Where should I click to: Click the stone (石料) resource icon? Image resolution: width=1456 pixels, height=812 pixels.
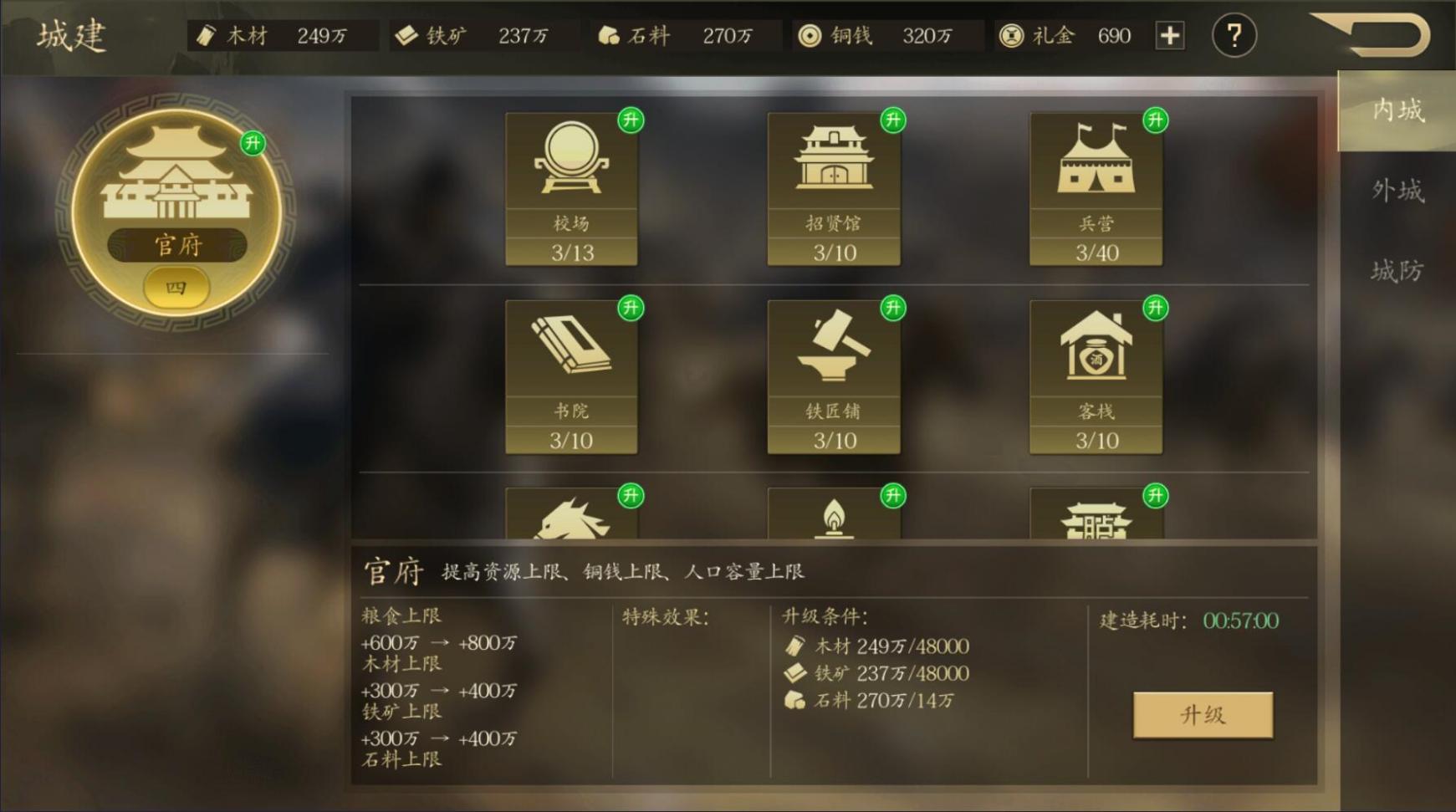[610, 35]
